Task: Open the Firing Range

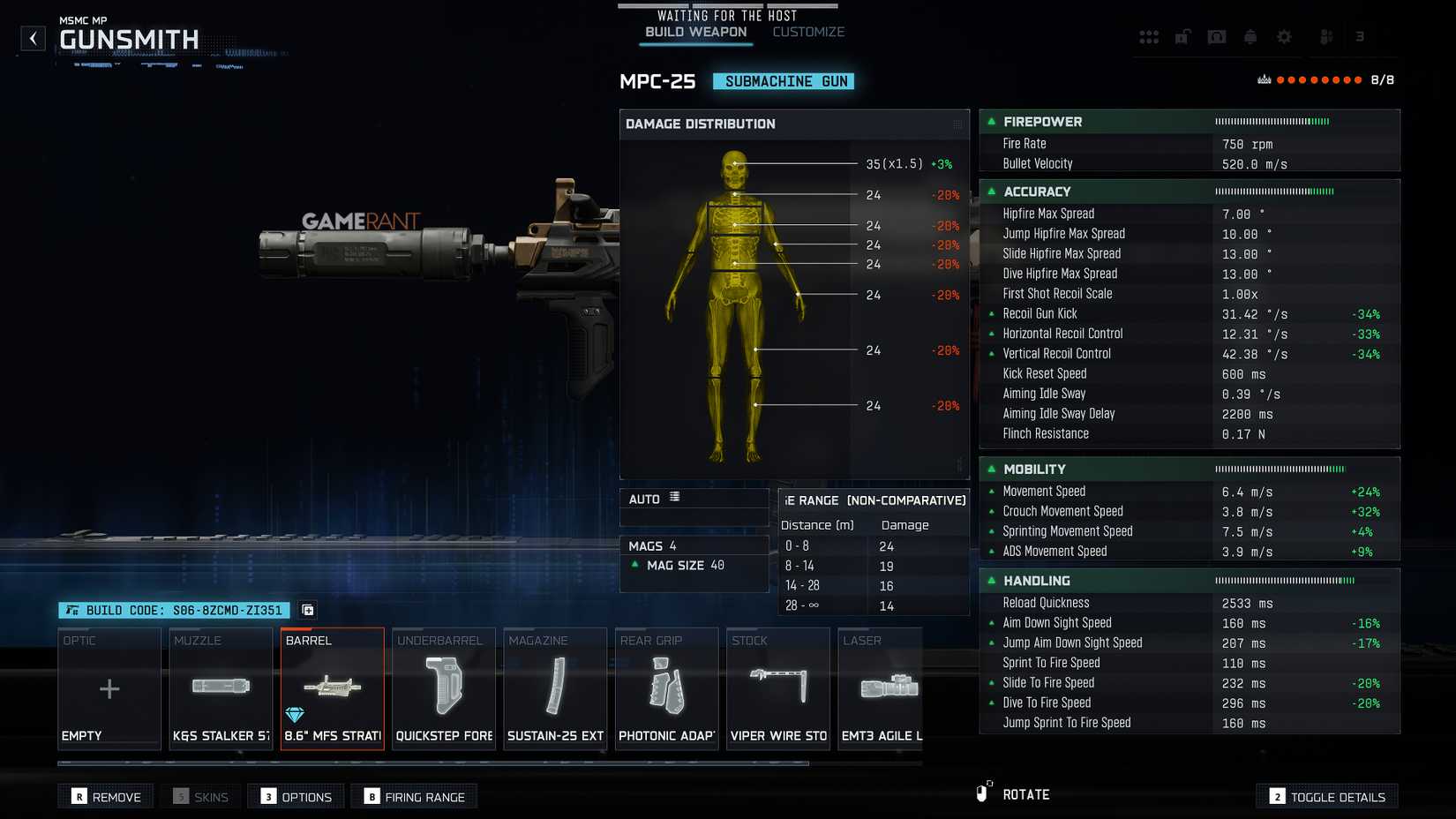Action: [x=413, y=796]
